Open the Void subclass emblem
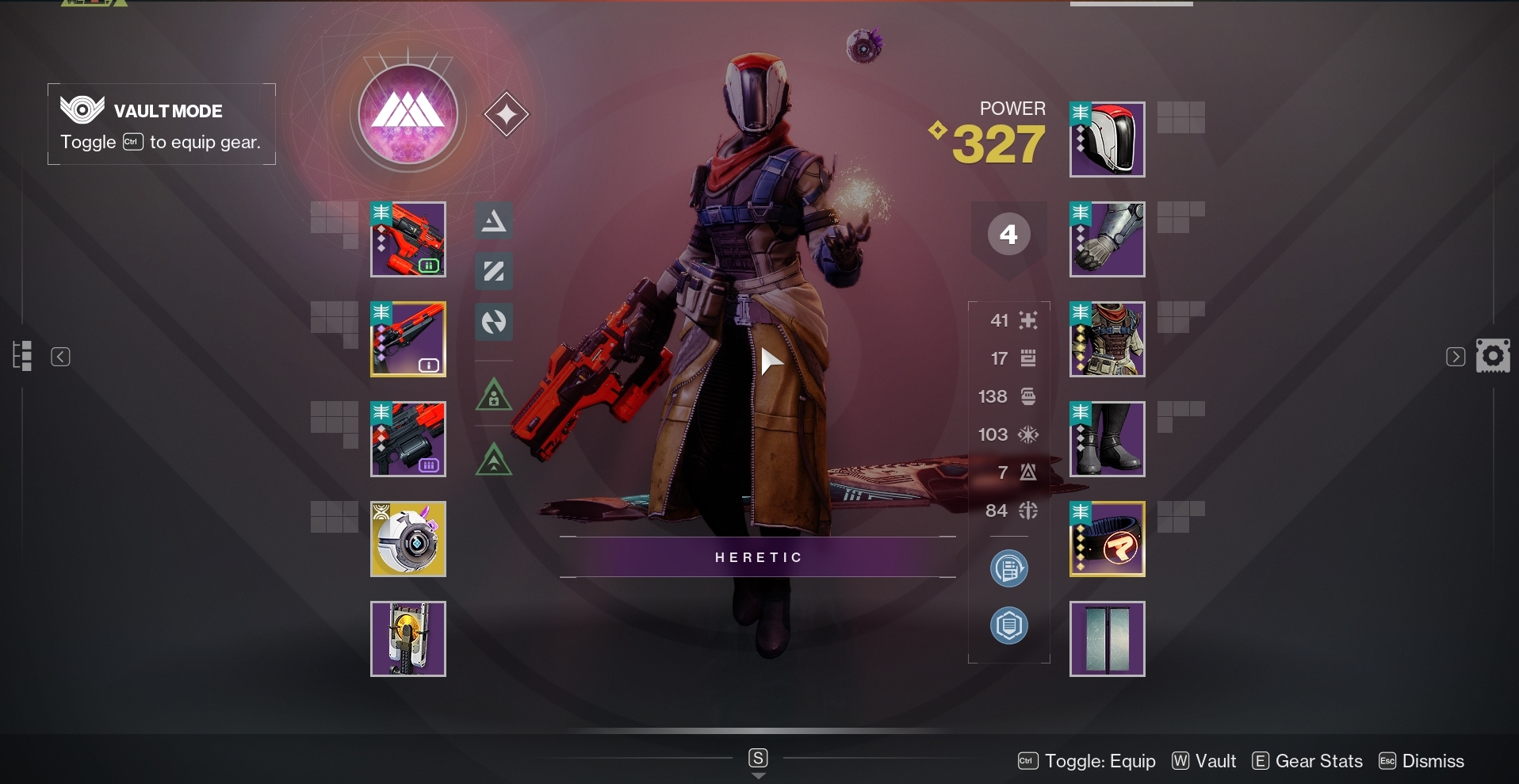1519x784 pixels. click(x=408, y=115)
